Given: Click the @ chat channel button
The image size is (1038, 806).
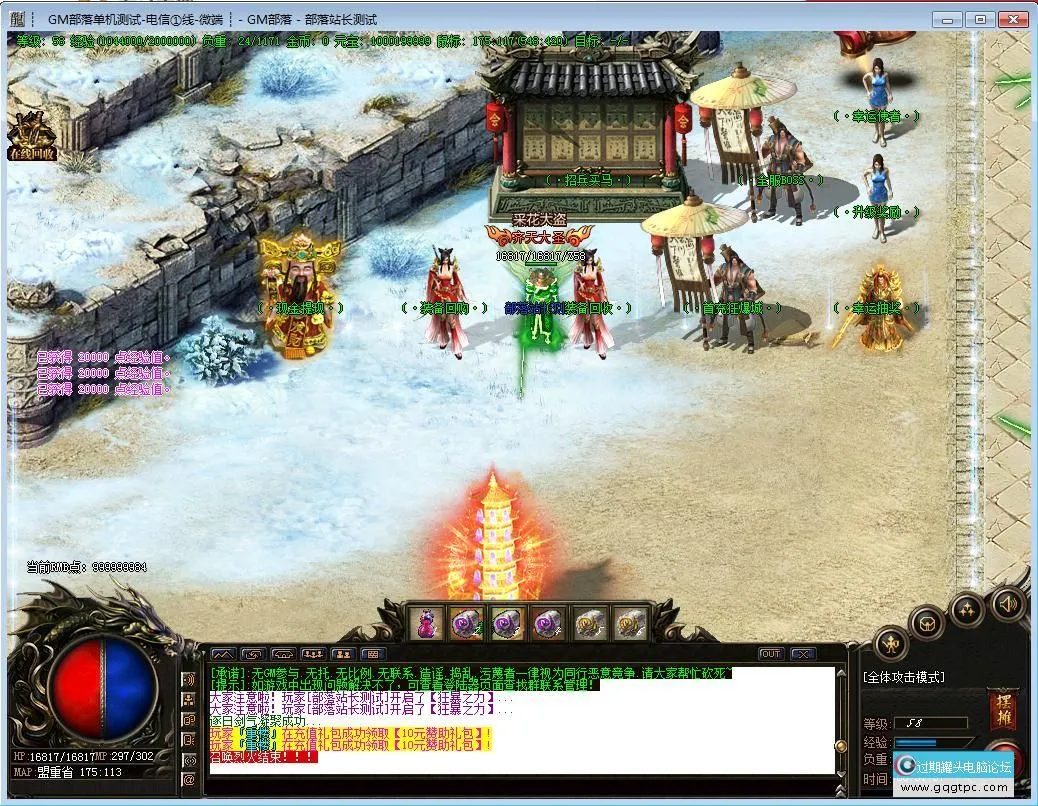Looking at the screenshot, I should pos(188,779).
